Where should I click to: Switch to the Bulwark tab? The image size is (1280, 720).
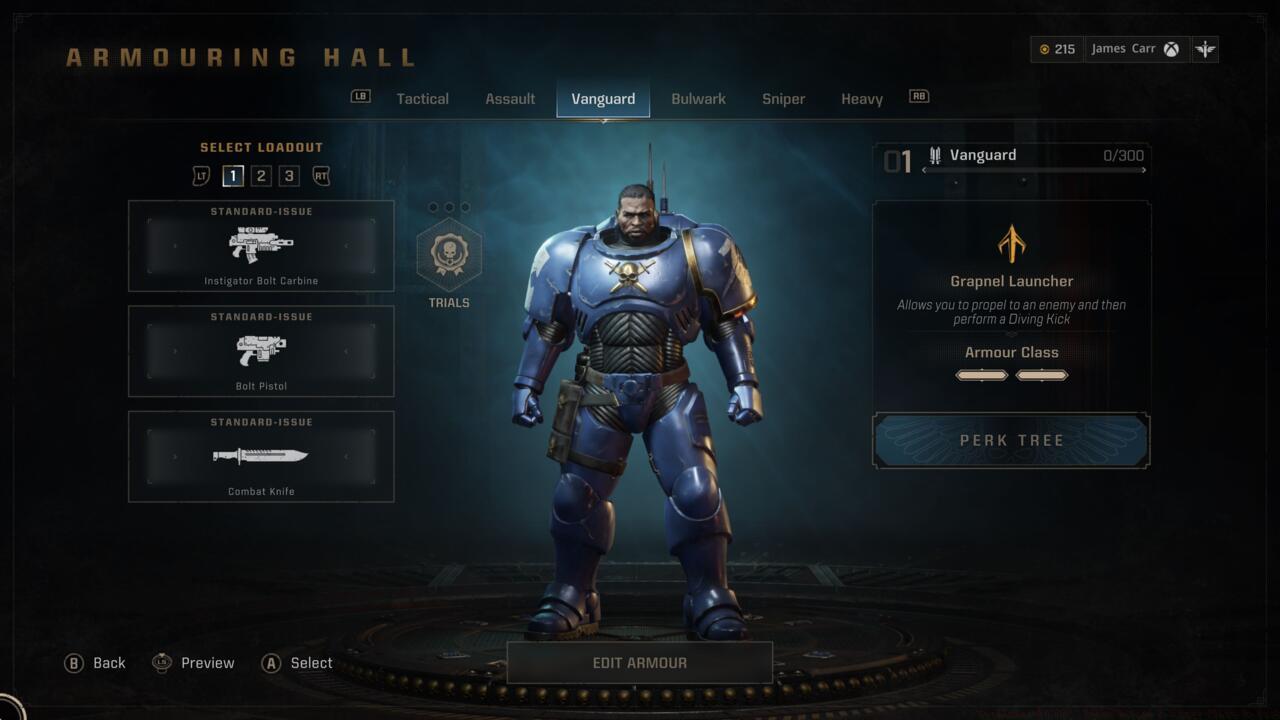pos(698,98)
